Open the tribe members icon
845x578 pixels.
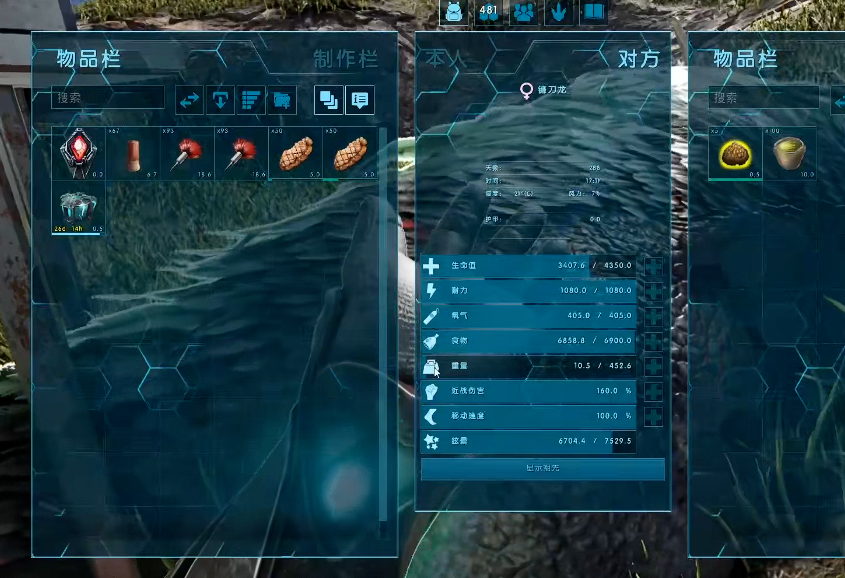pos(523,12)
